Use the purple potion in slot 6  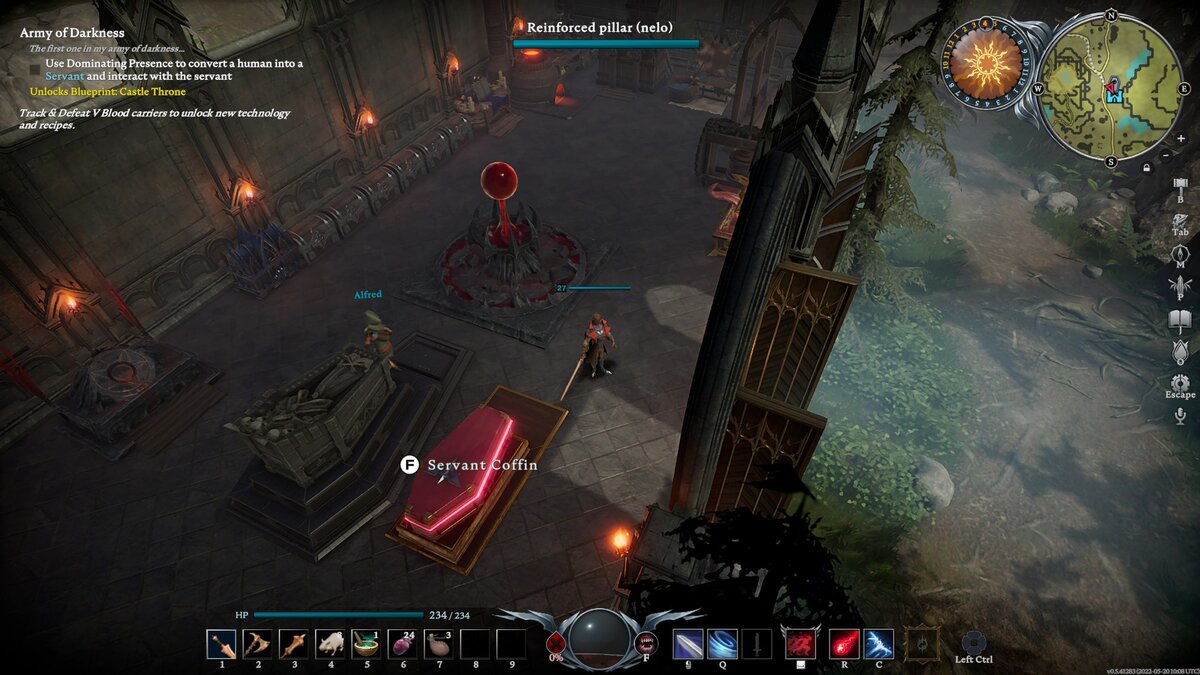(x=402, y=644)
